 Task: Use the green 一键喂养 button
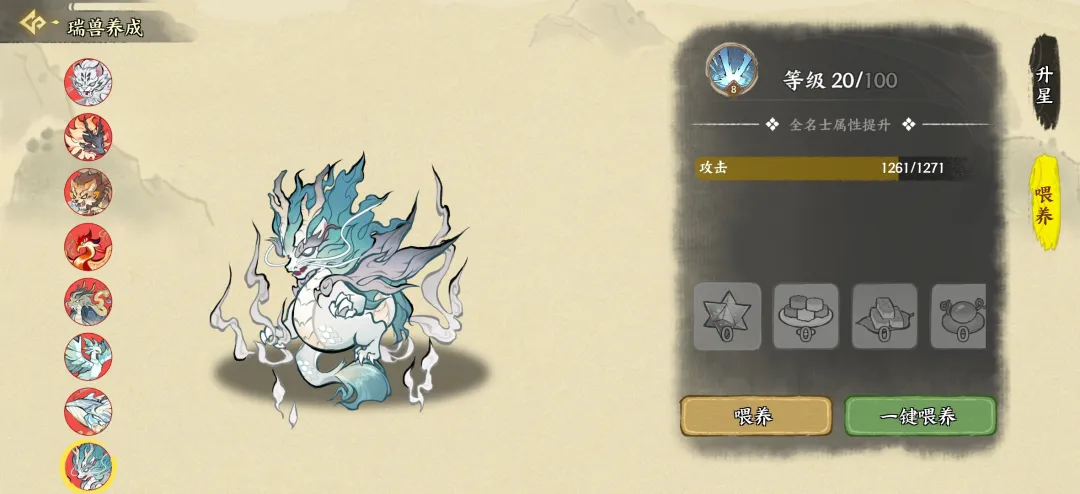pyautogui.click(x=919, y=416)
